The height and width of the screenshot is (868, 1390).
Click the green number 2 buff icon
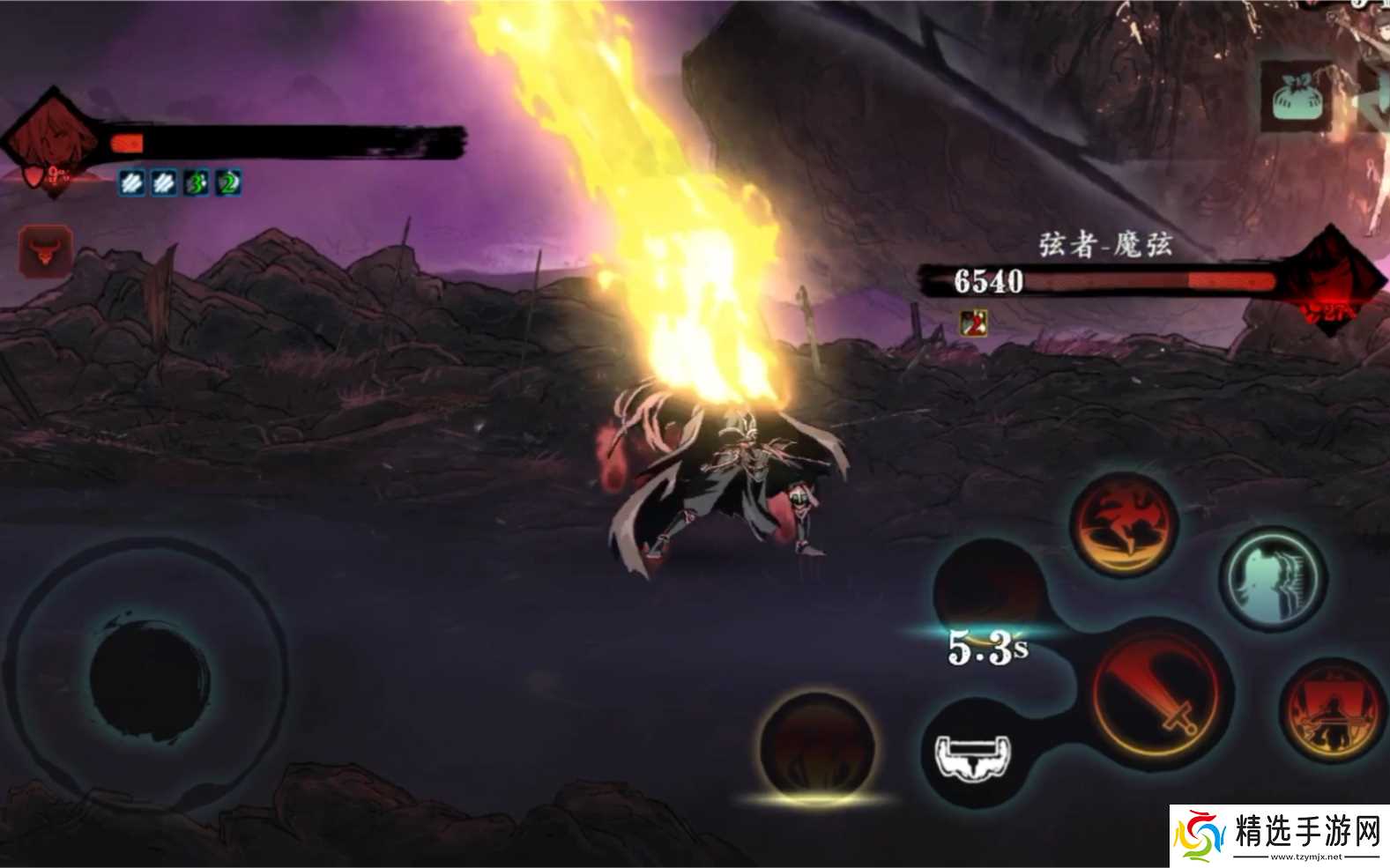point(228,183)
